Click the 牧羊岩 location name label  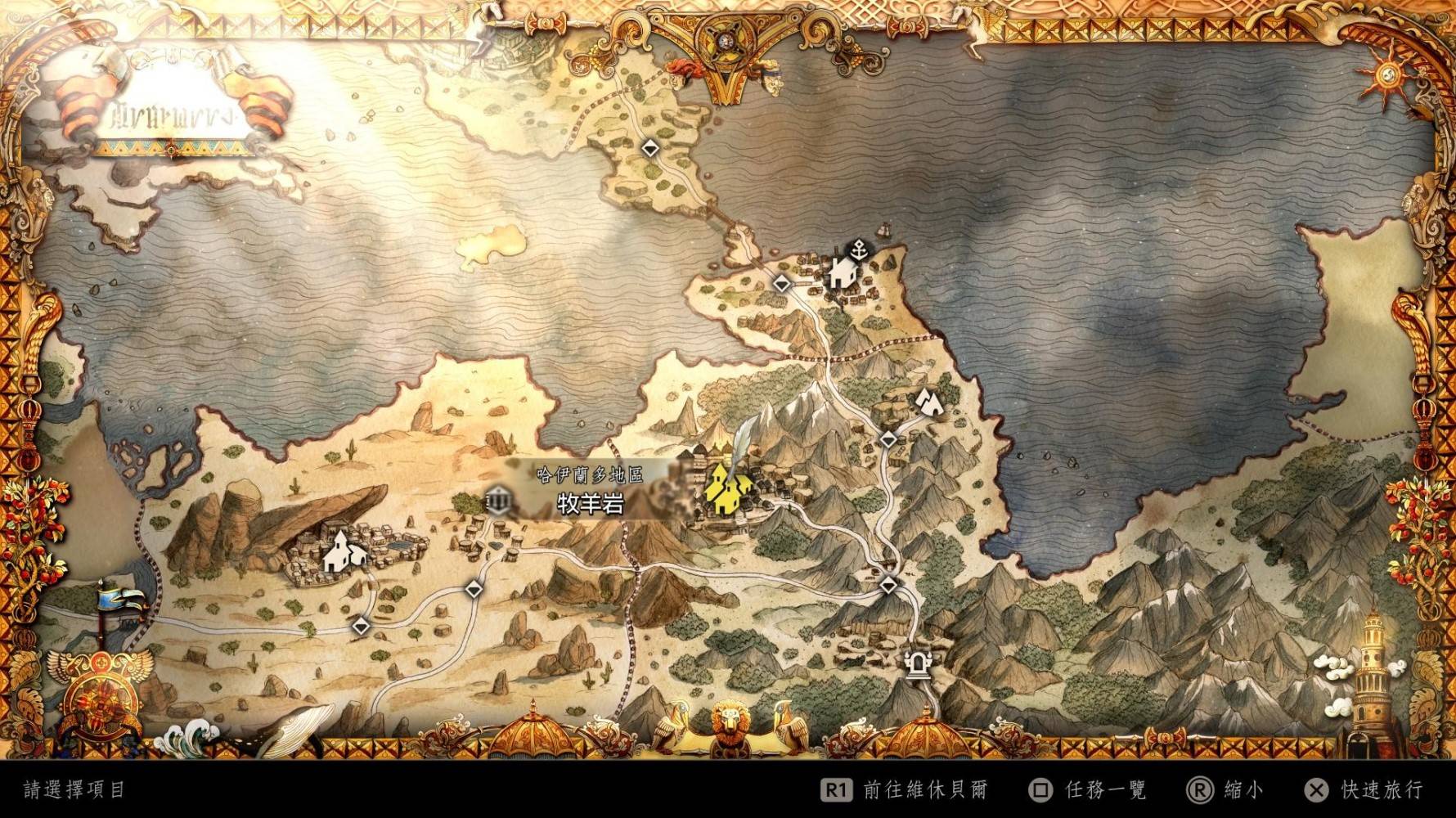590,504
